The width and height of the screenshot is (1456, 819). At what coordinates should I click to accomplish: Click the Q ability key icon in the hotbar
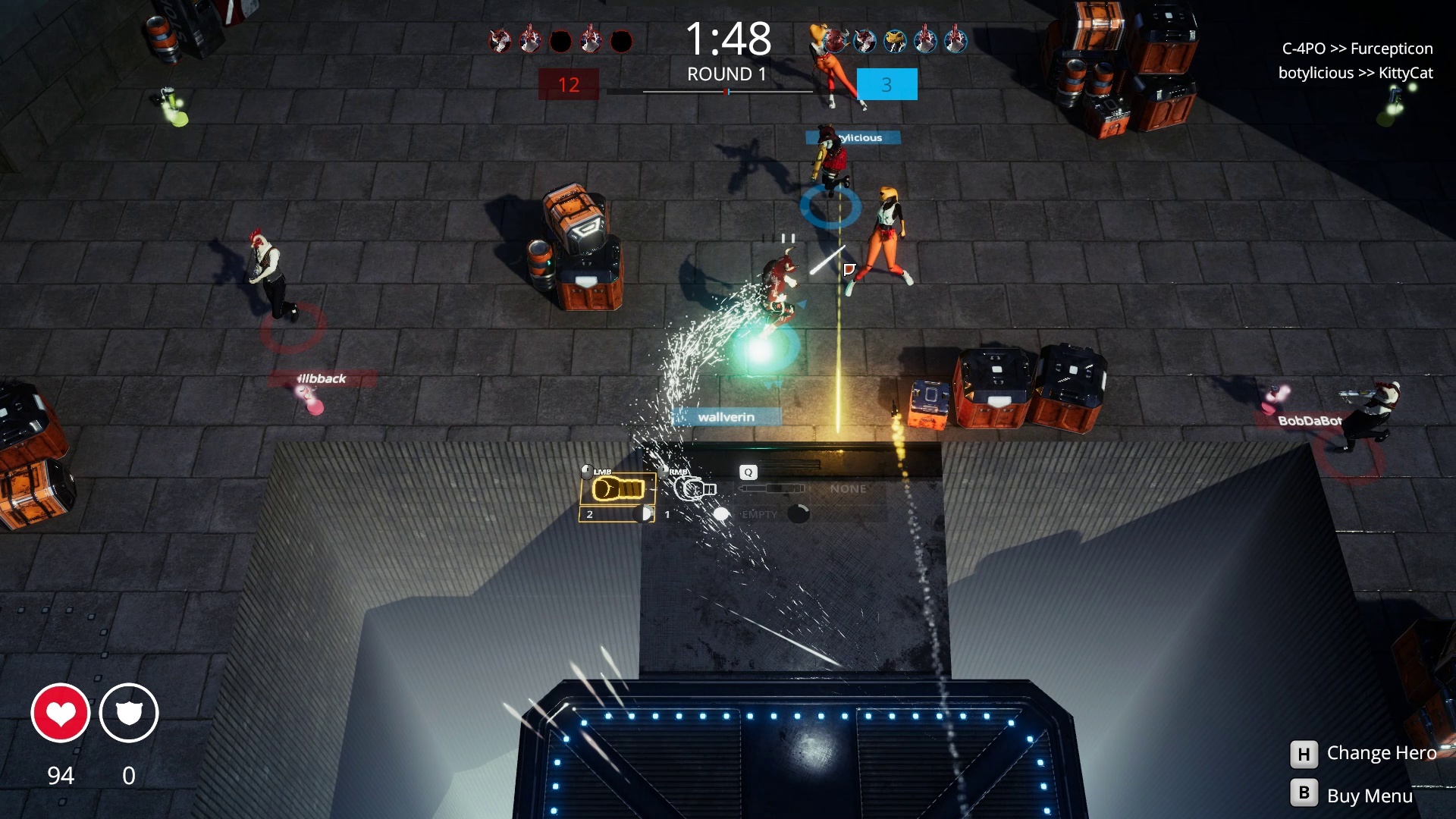click(749, 472)
